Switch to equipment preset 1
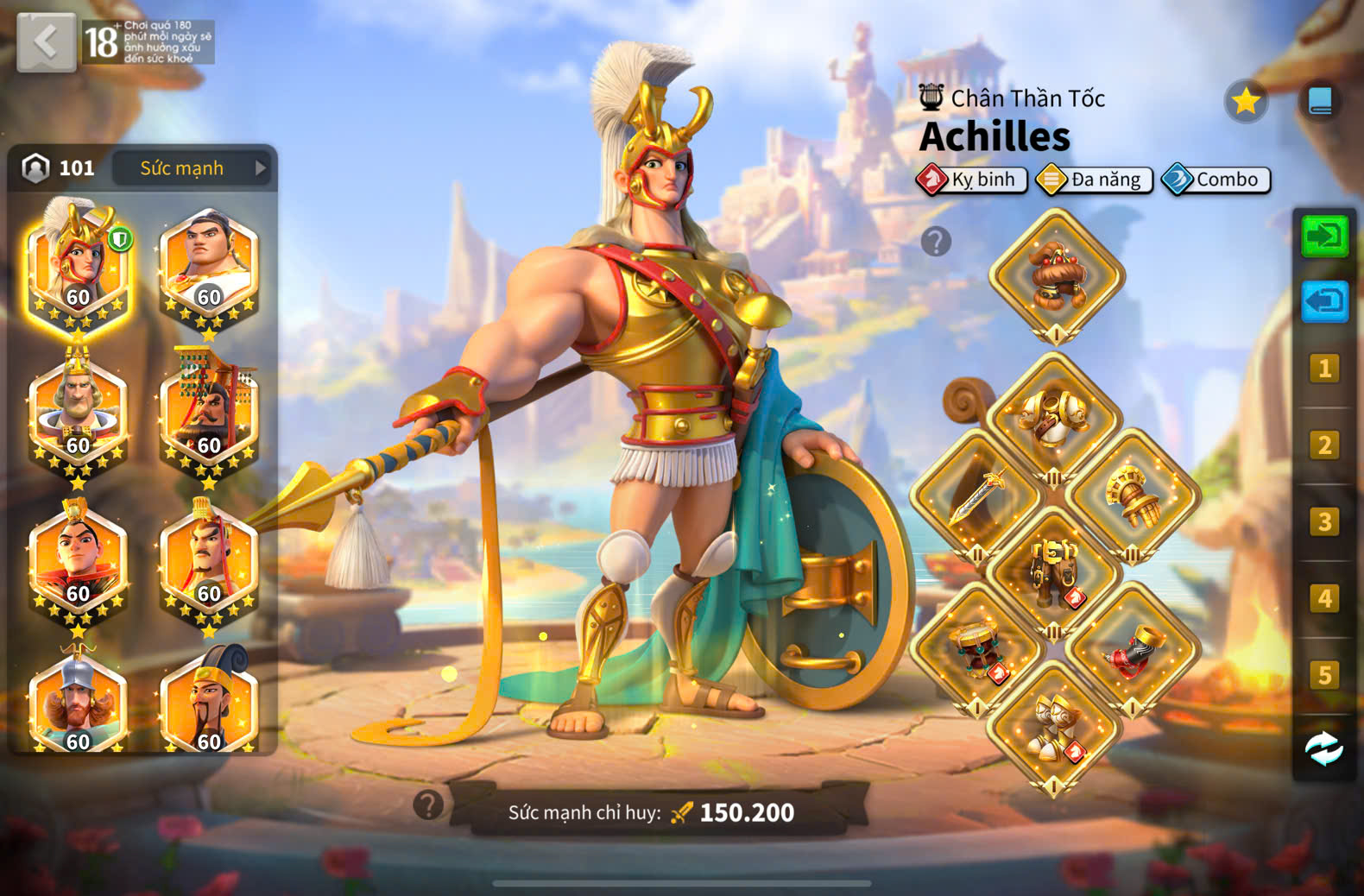 1324,369
